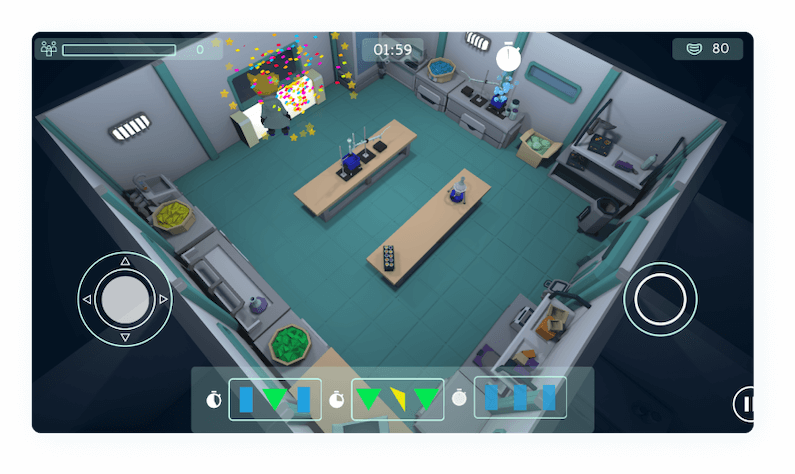
Task: Select the green-yellow-green triangle order card
Action: (x=399, y=399)
